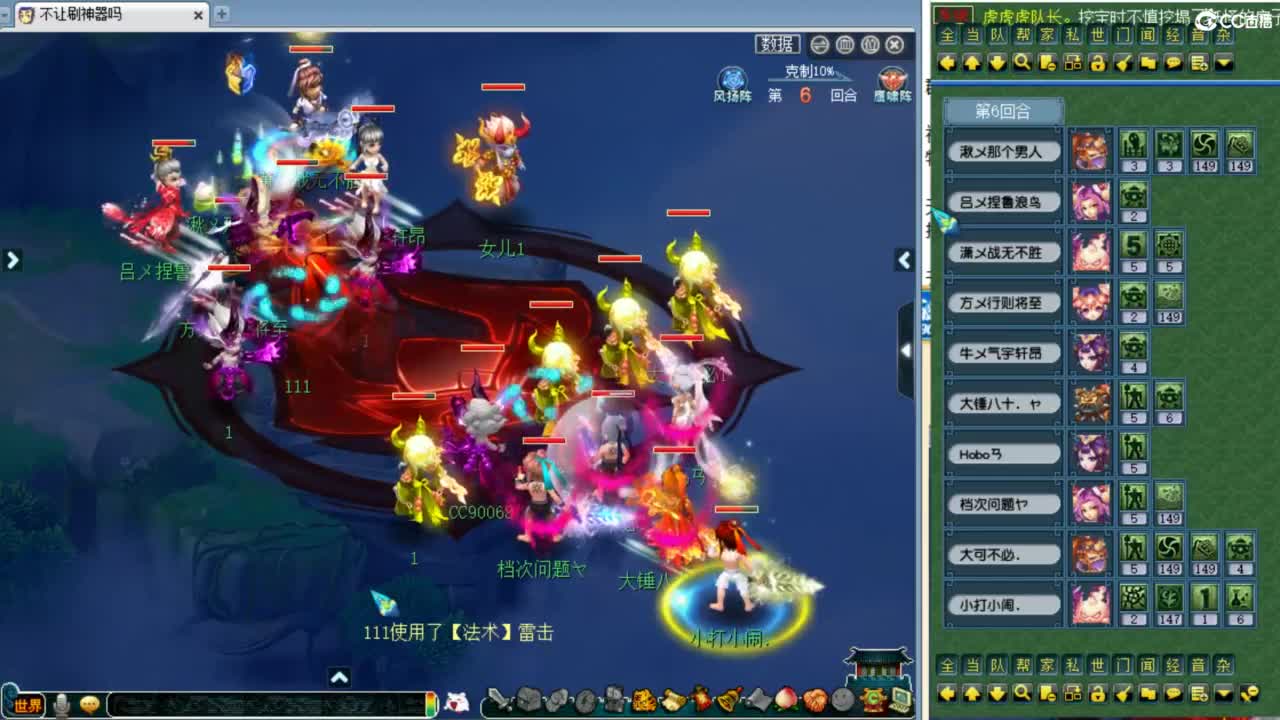
Task: Expand the left side panel with the blue arrow
Action: click(x=12, y=259)
